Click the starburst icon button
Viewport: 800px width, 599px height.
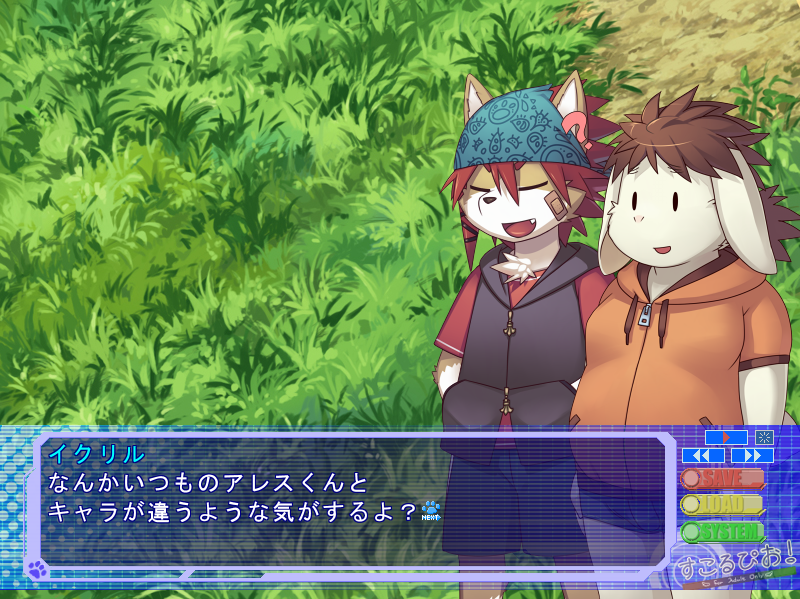pyautogui.click(x=764, y=437)
